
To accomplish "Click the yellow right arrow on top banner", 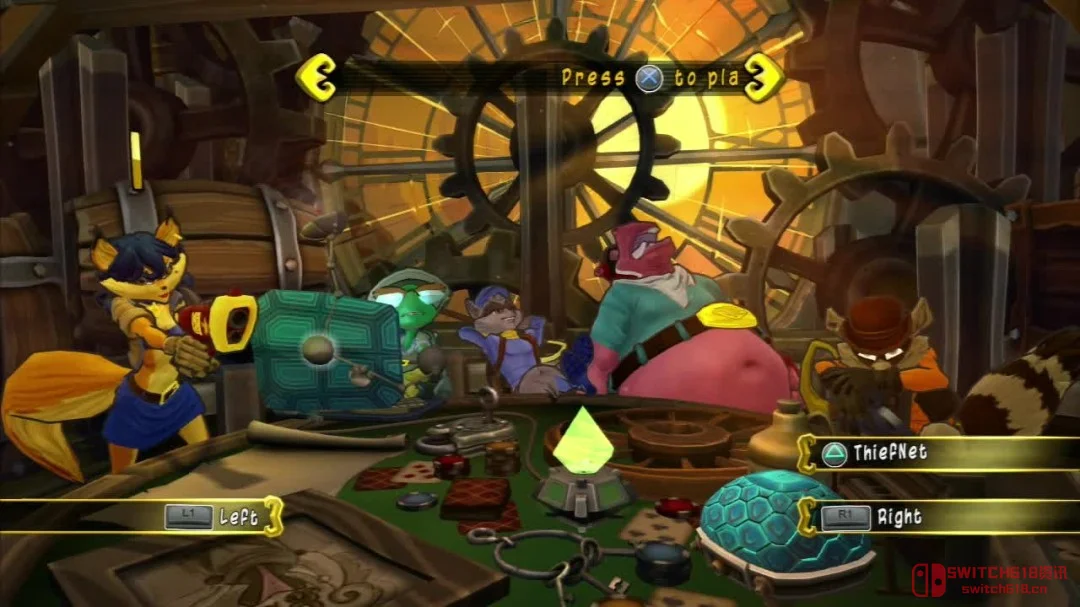I will 762,76.
